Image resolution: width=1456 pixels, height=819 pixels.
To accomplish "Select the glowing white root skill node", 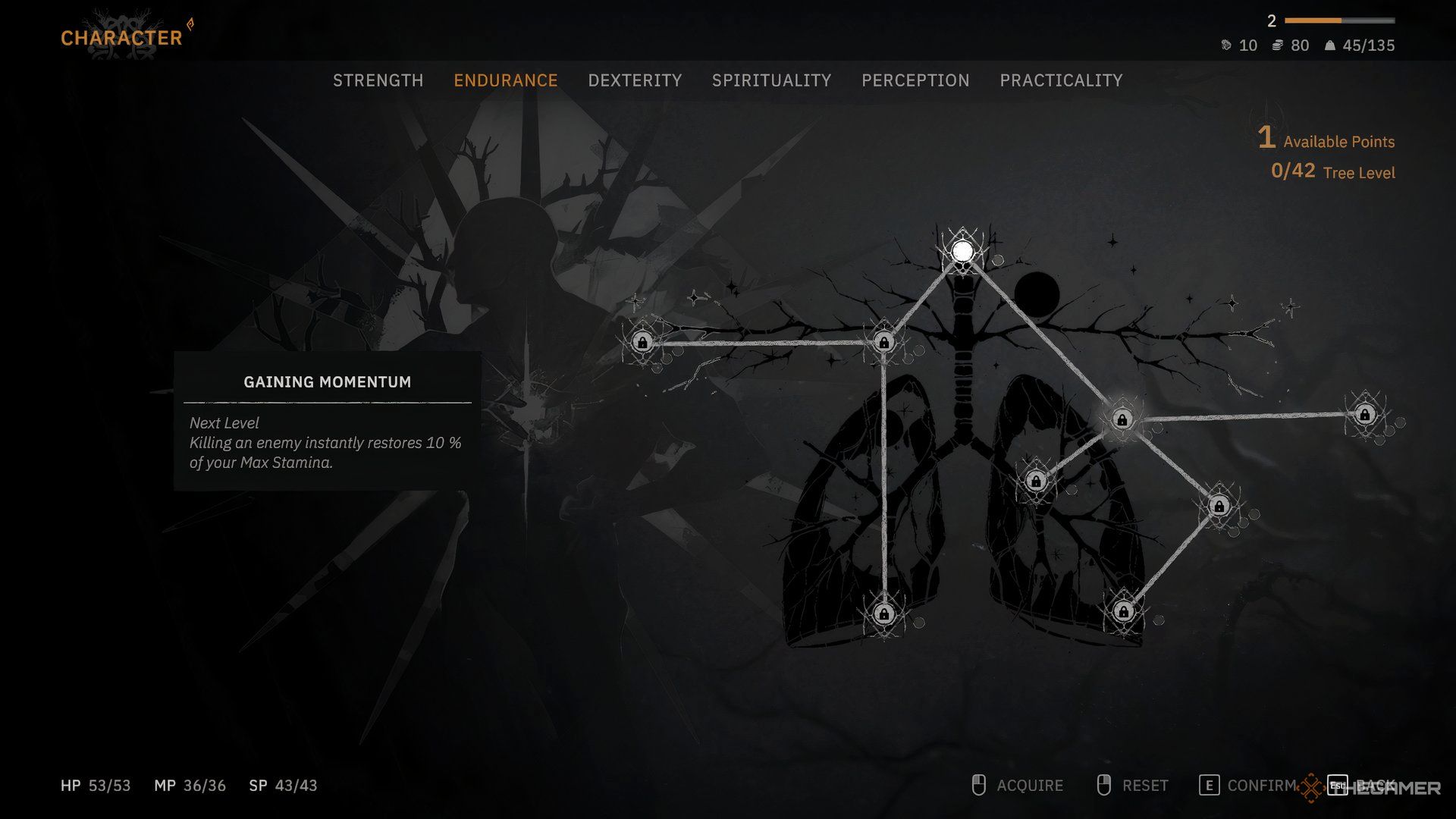I will tap(962, 251).
